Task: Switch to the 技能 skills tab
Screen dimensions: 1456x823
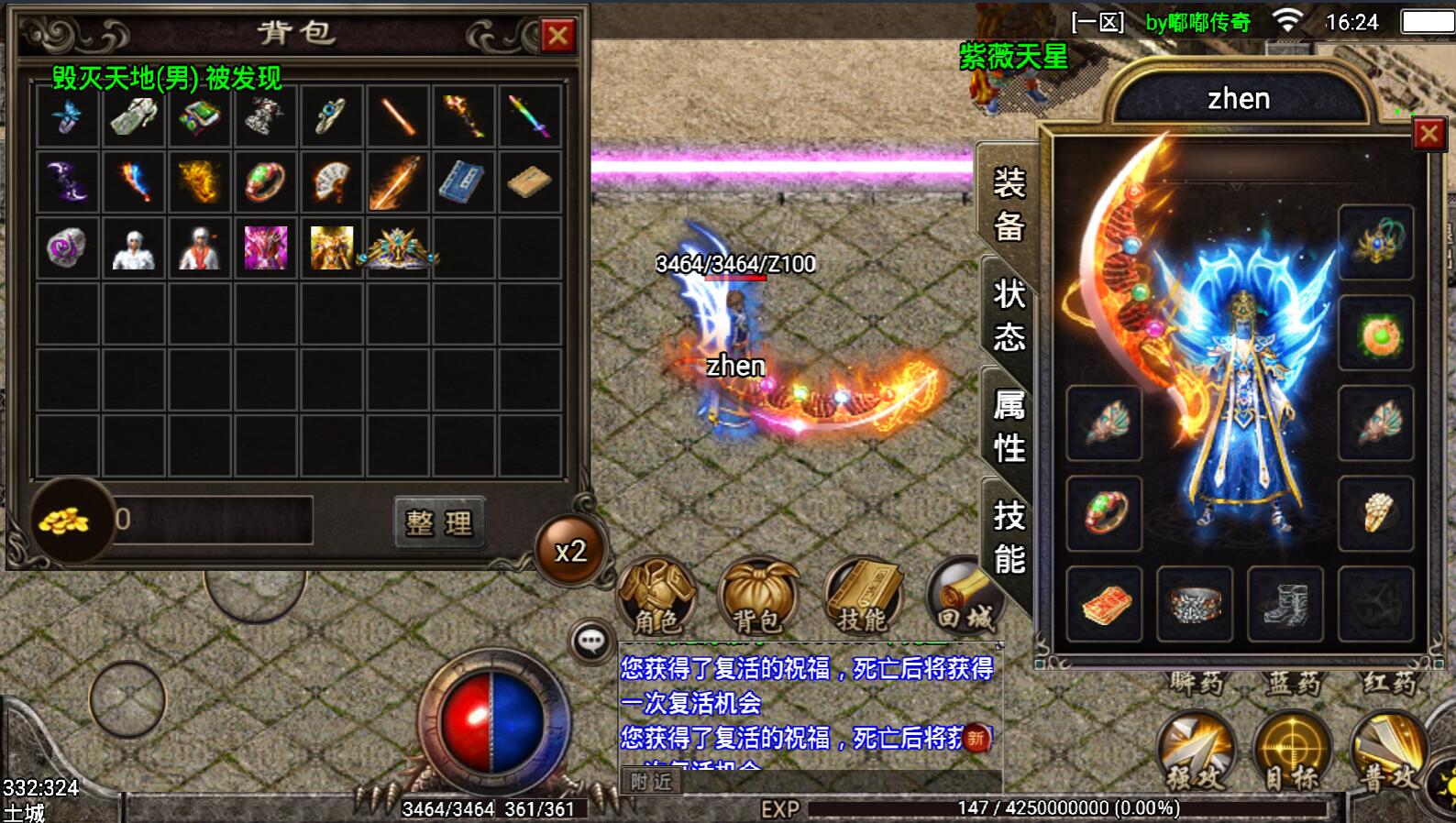Action: tap(1009, 537)
